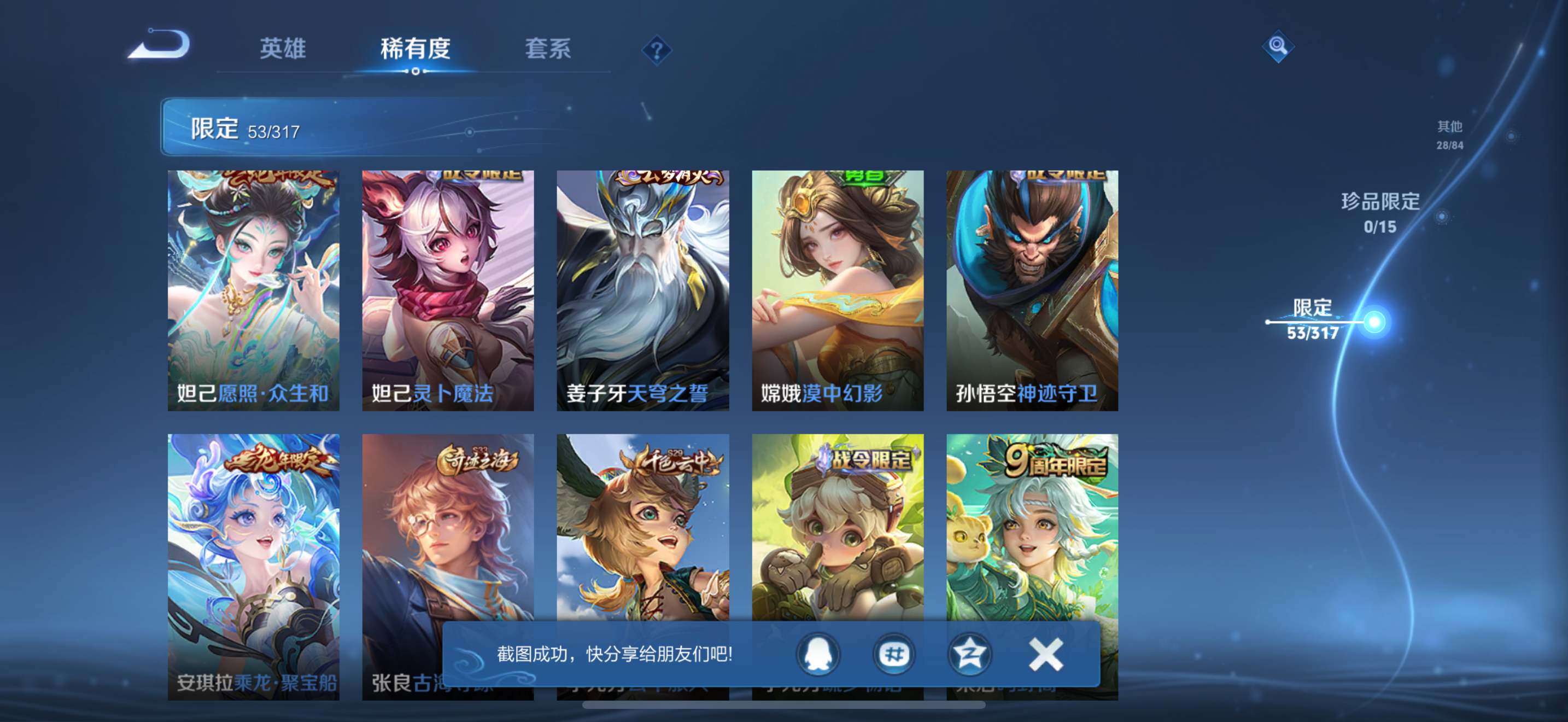Select the 妲己 灵卜魔法 skin card

[x=448, y=290]
